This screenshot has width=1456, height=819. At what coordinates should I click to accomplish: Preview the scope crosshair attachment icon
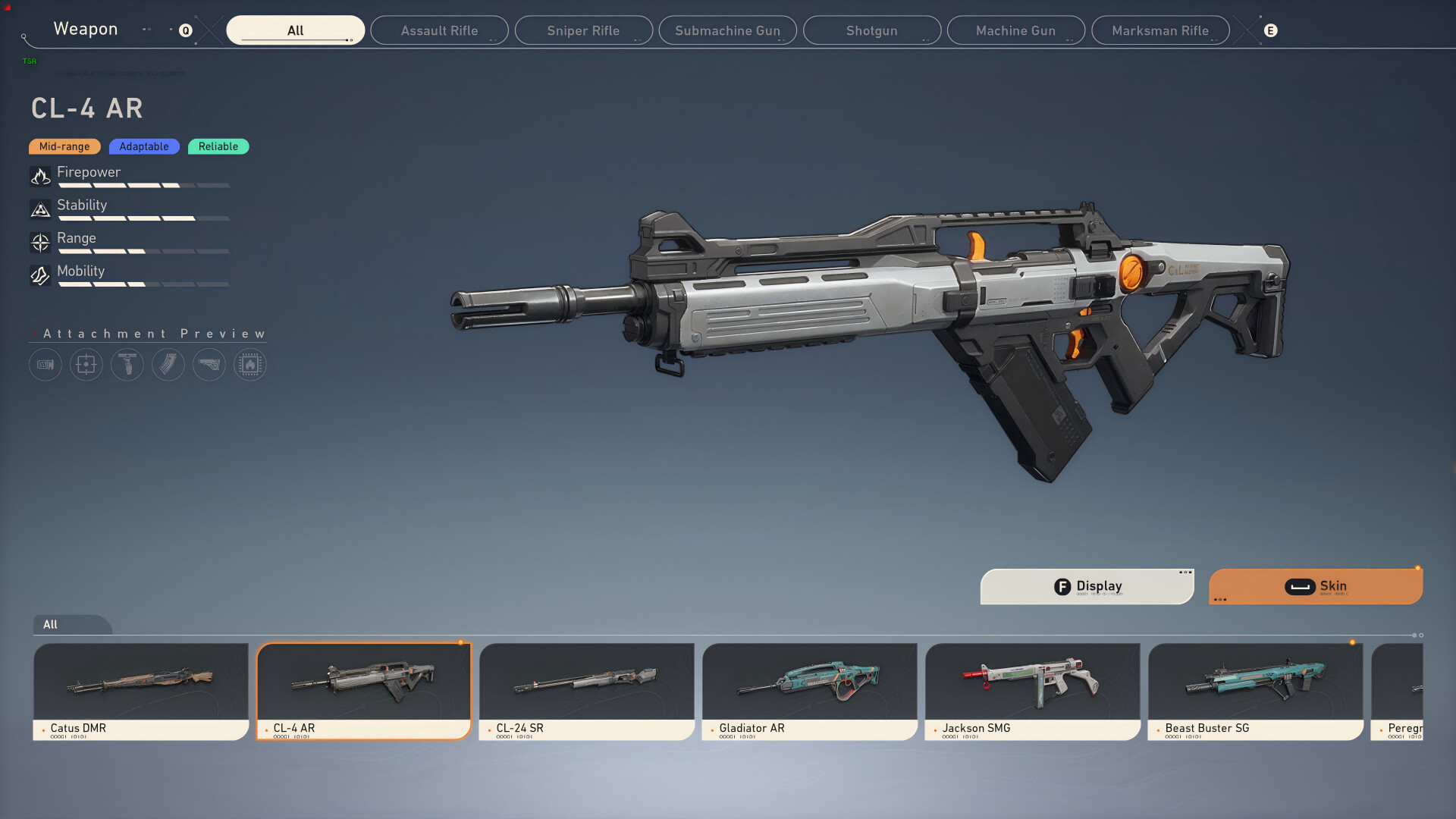coord(86,365)
